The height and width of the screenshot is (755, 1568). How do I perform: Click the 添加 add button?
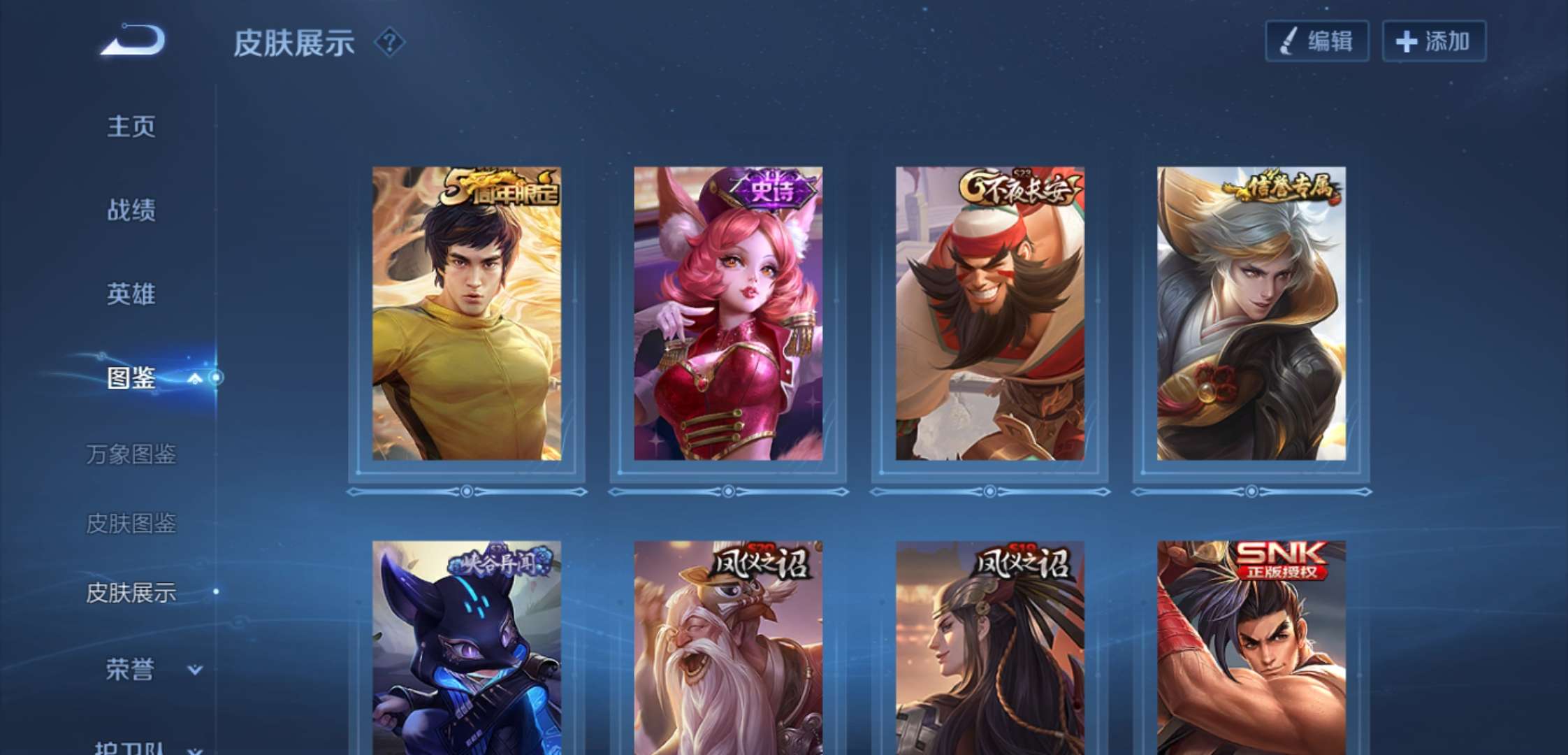(x=1434, y=41)
